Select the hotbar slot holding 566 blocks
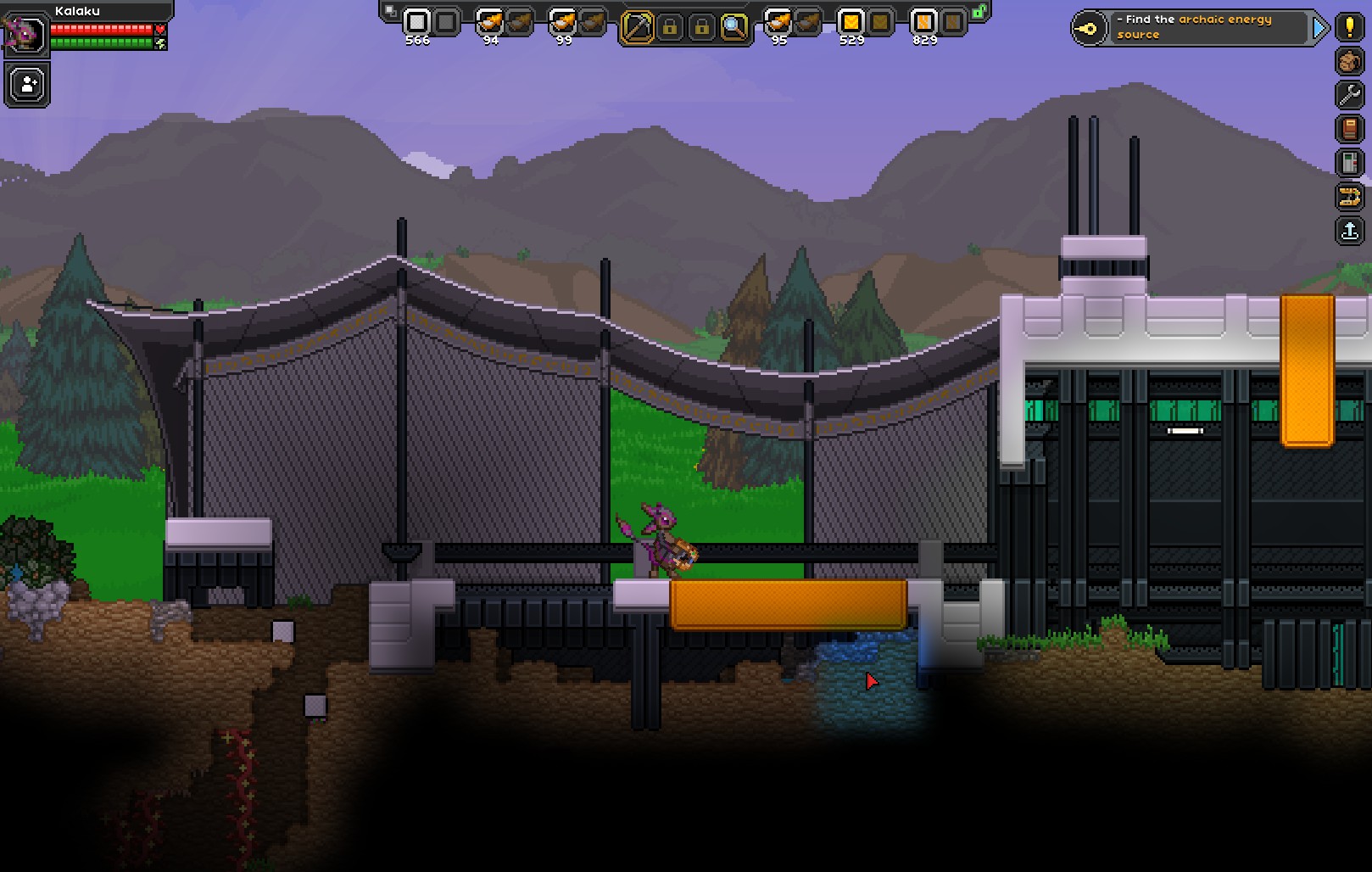This screenshot has height=872, width=1372. click(417, 22)
